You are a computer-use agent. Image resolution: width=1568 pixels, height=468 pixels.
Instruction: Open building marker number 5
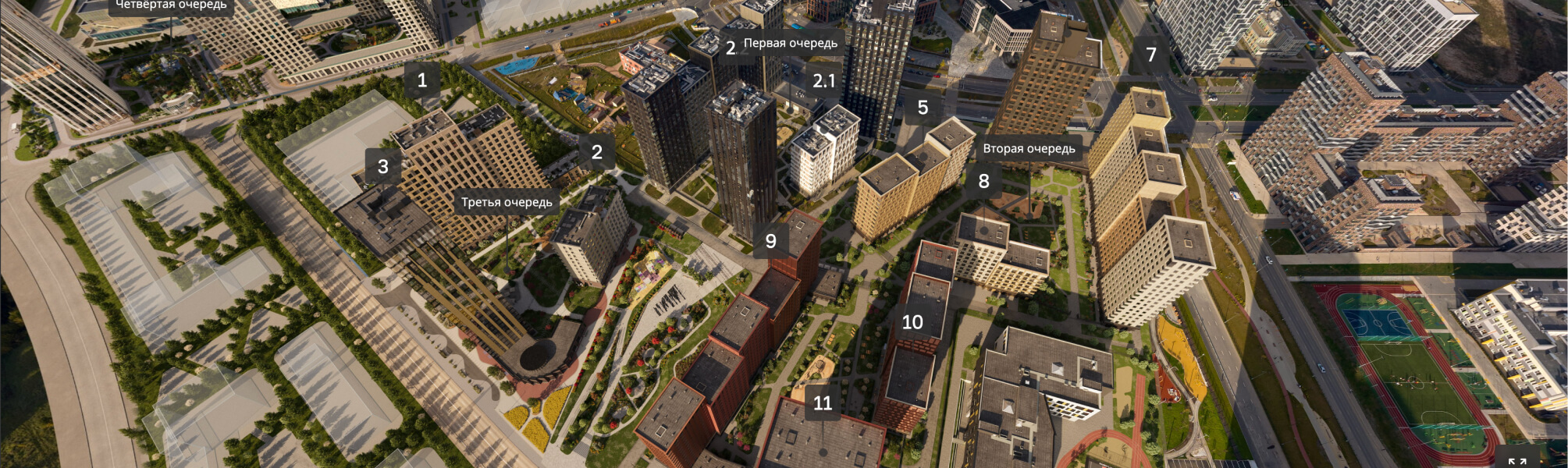click(x=923, y=108)
